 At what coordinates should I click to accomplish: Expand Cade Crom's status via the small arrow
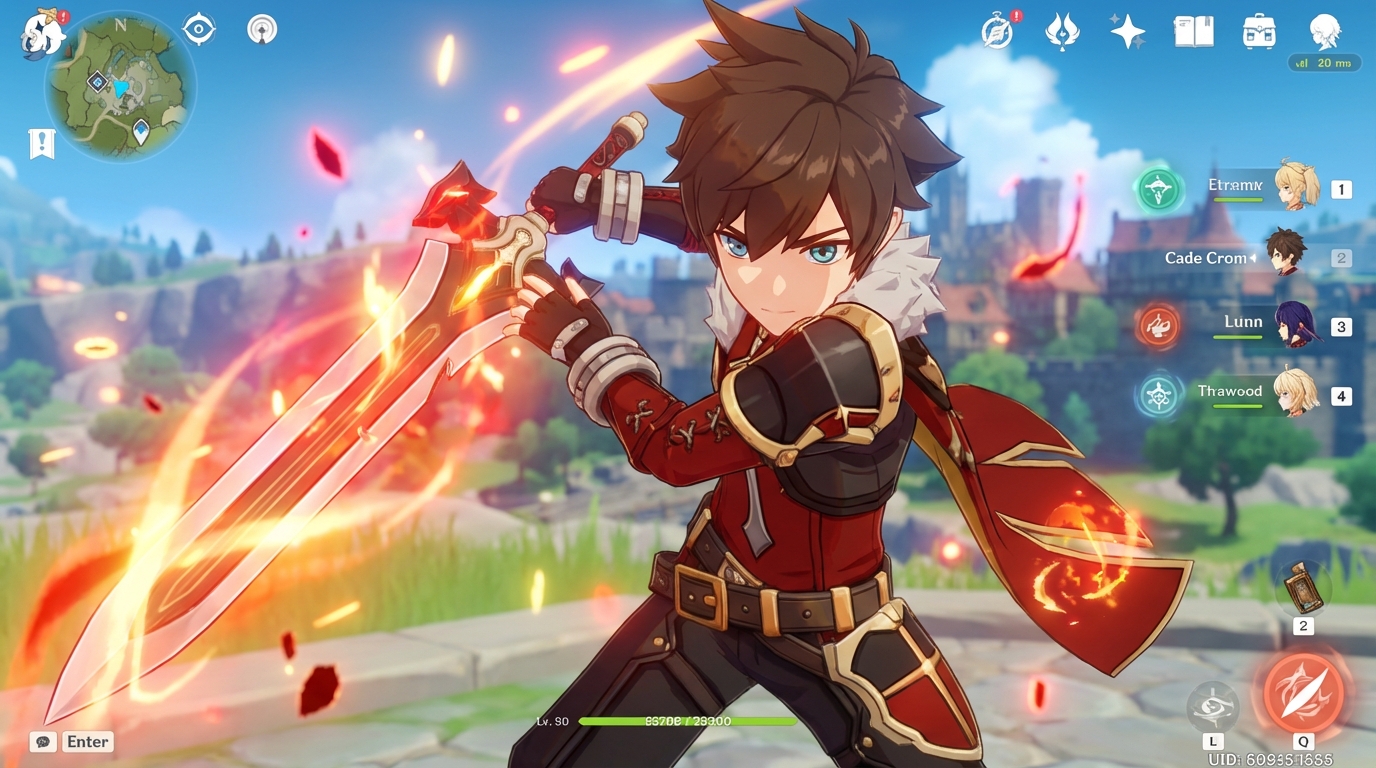[1253, 257]
